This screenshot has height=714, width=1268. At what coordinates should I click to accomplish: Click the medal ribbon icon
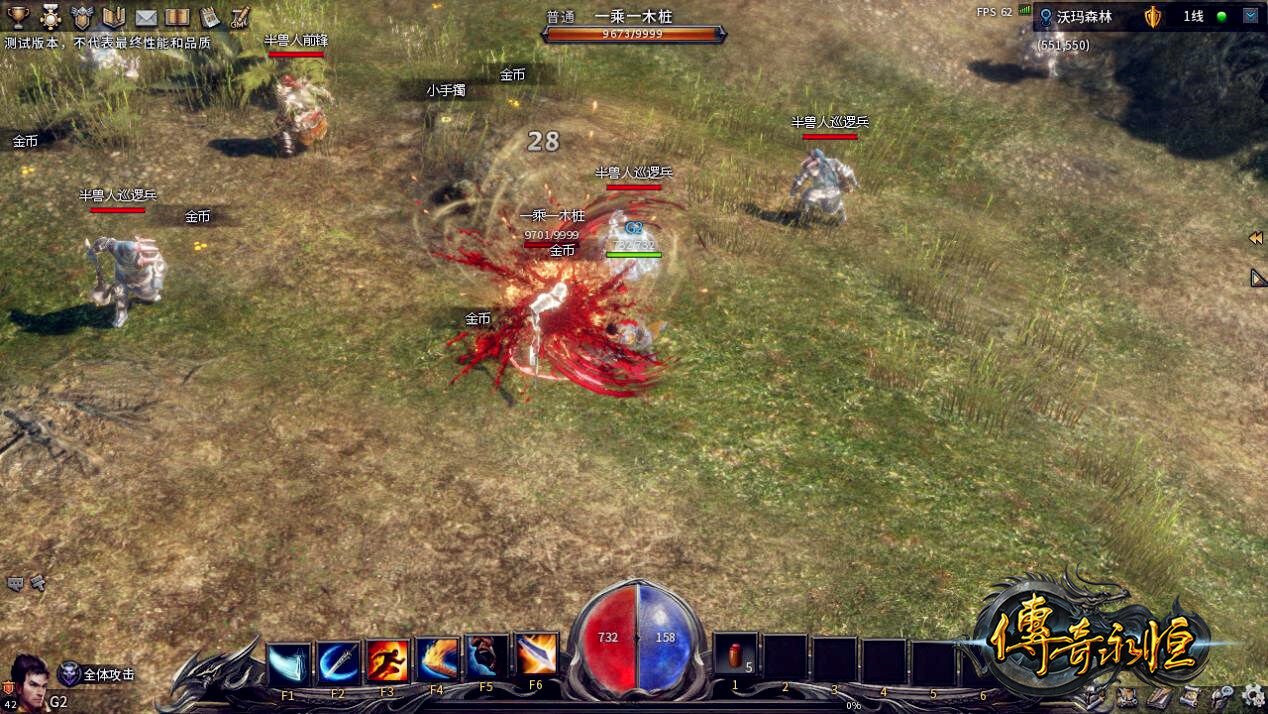(50, 17)
